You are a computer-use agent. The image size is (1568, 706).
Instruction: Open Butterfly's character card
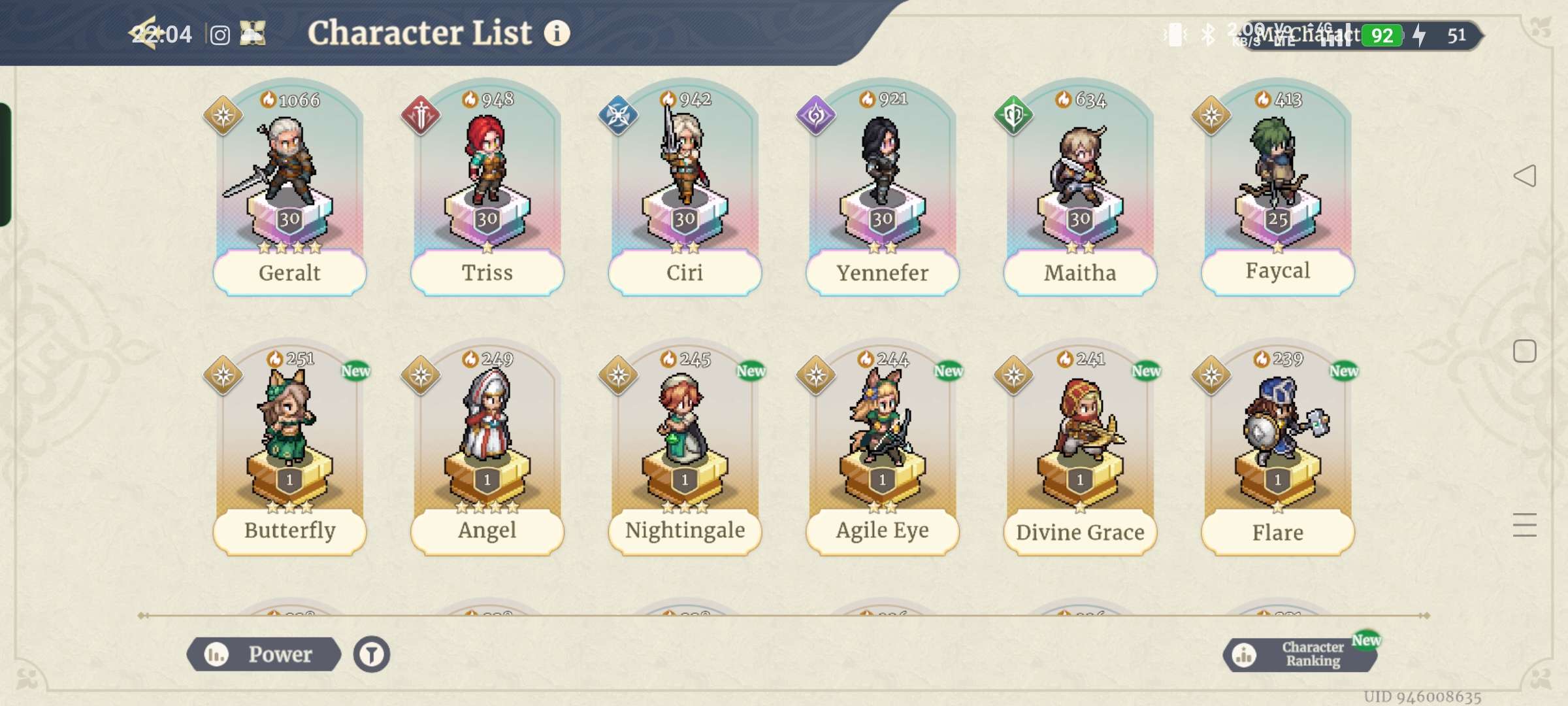pyautogui.click(x=289, y=451)
